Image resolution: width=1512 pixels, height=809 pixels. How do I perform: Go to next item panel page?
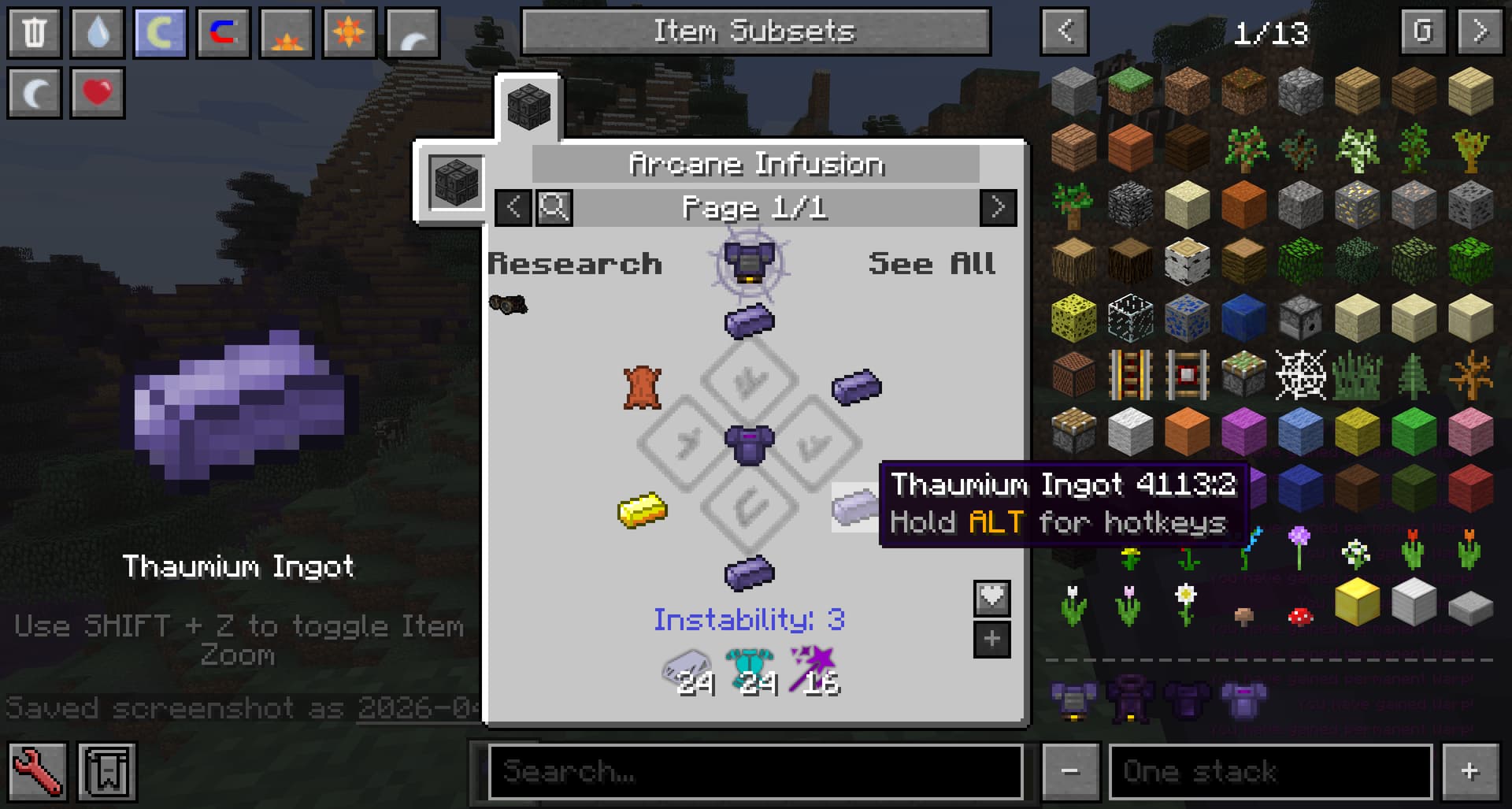click(1480, 32)
